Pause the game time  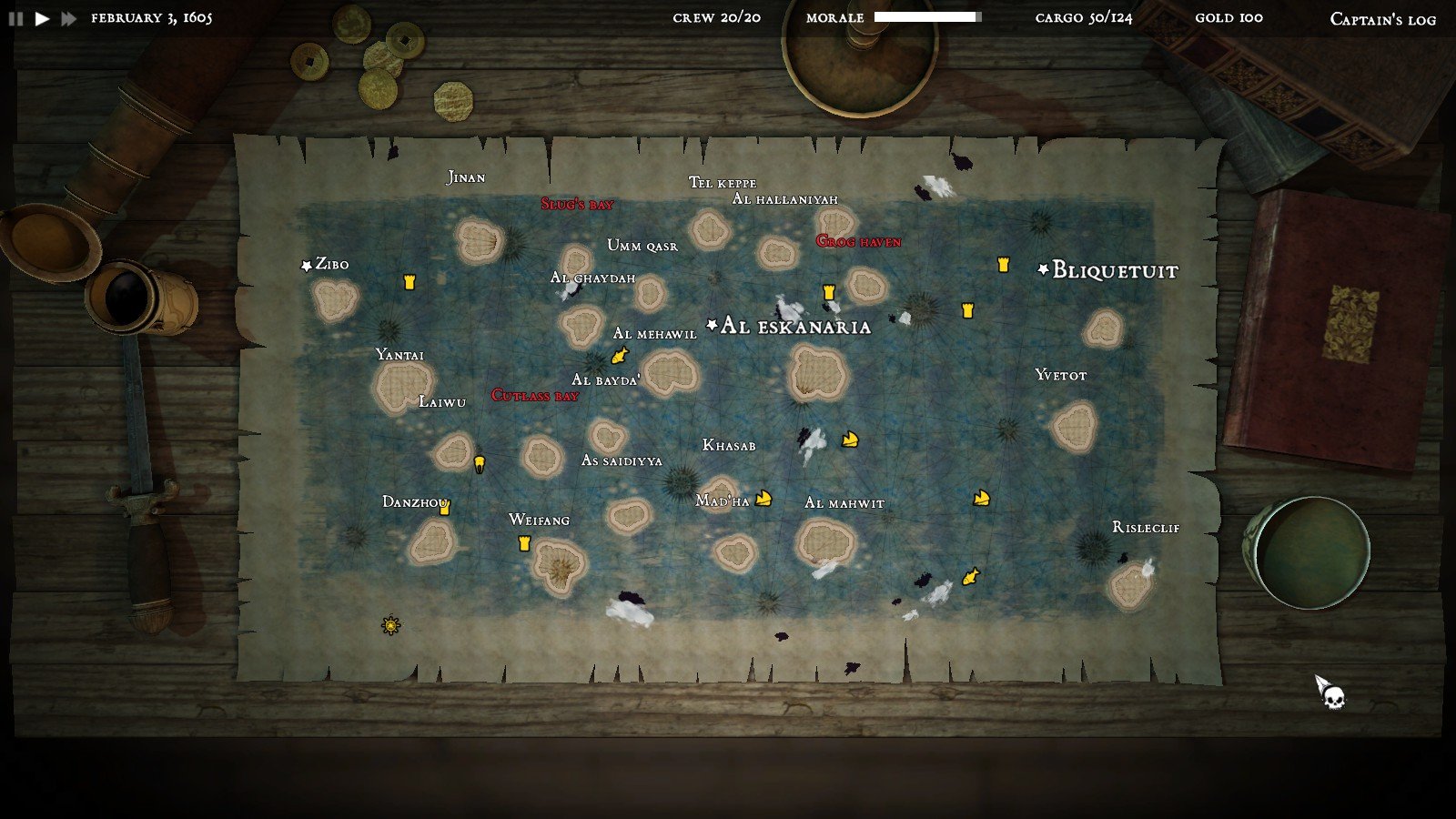pos(15,18)
